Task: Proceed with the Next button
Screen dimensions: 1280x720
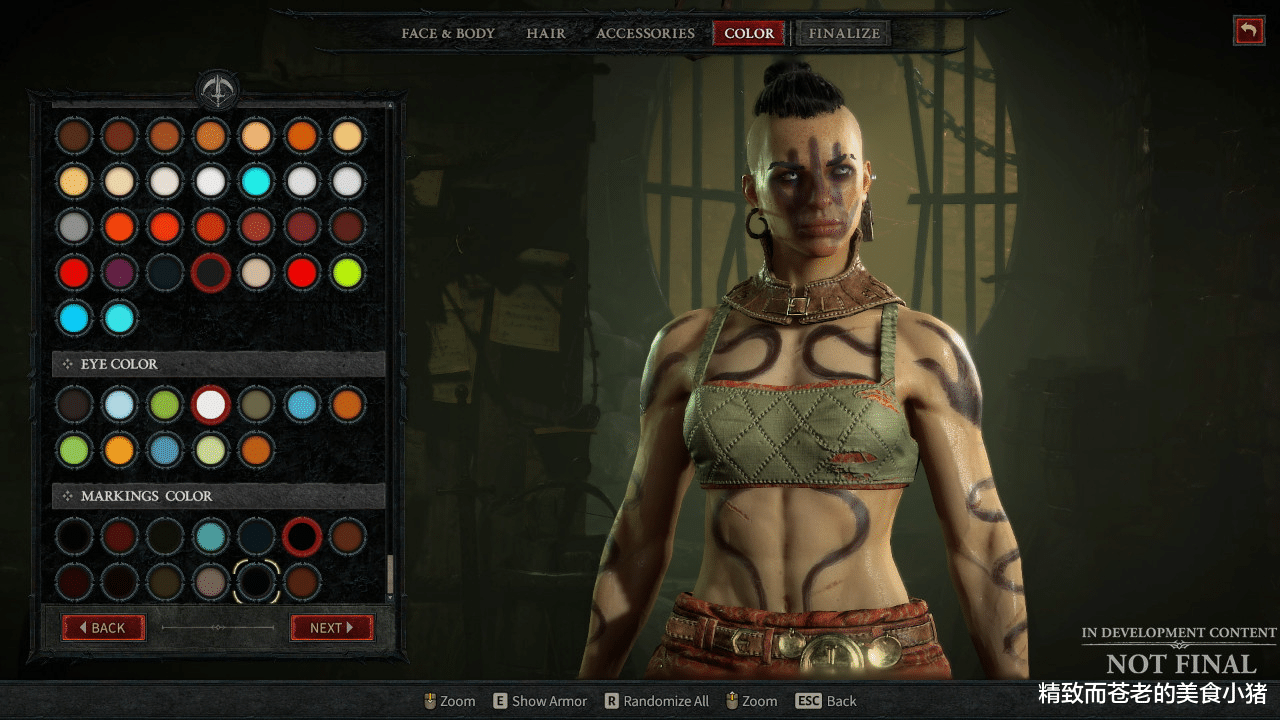Action: coord(332,628)
